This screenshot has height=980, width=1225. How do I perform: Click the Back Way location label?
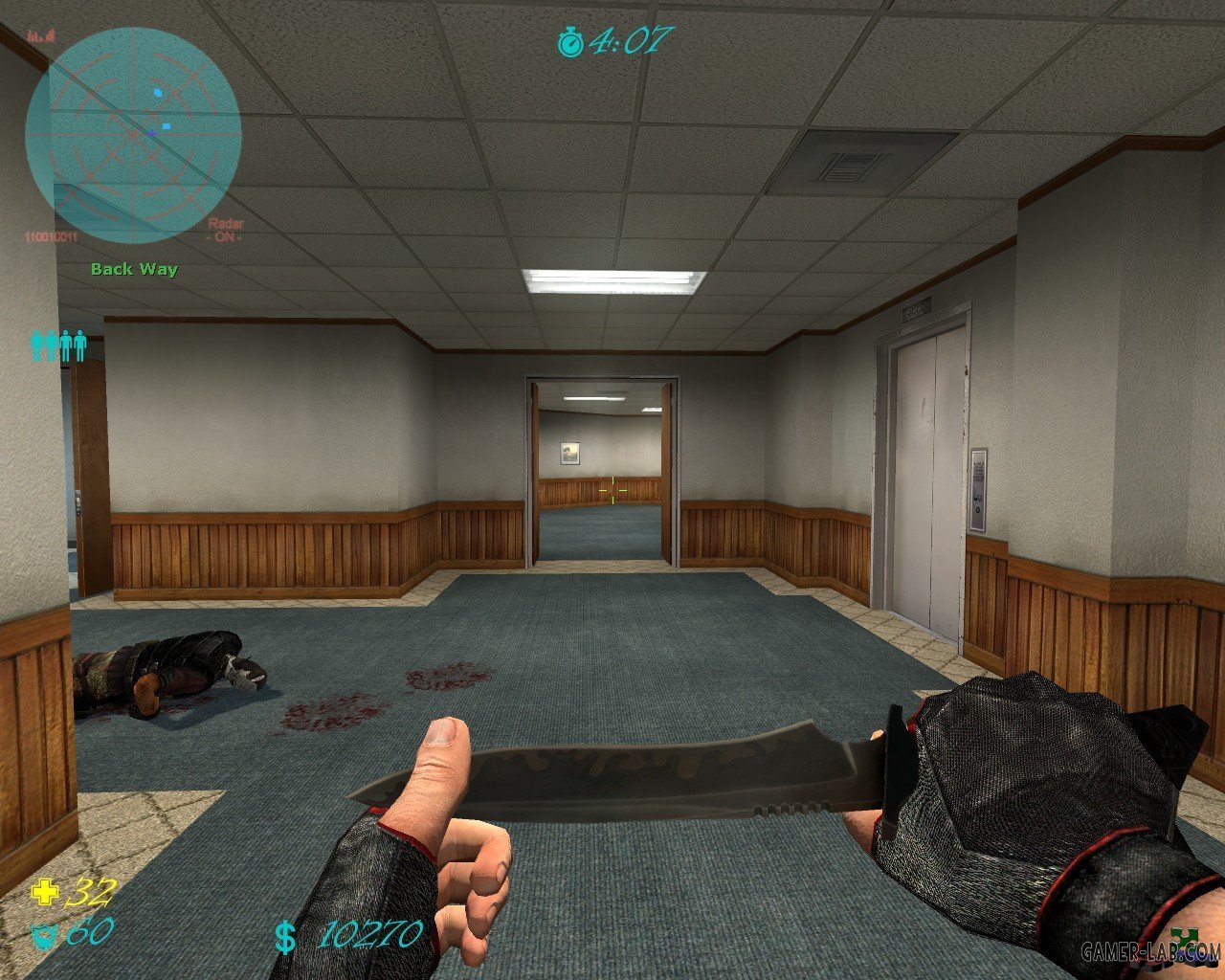tap(134, 269)
